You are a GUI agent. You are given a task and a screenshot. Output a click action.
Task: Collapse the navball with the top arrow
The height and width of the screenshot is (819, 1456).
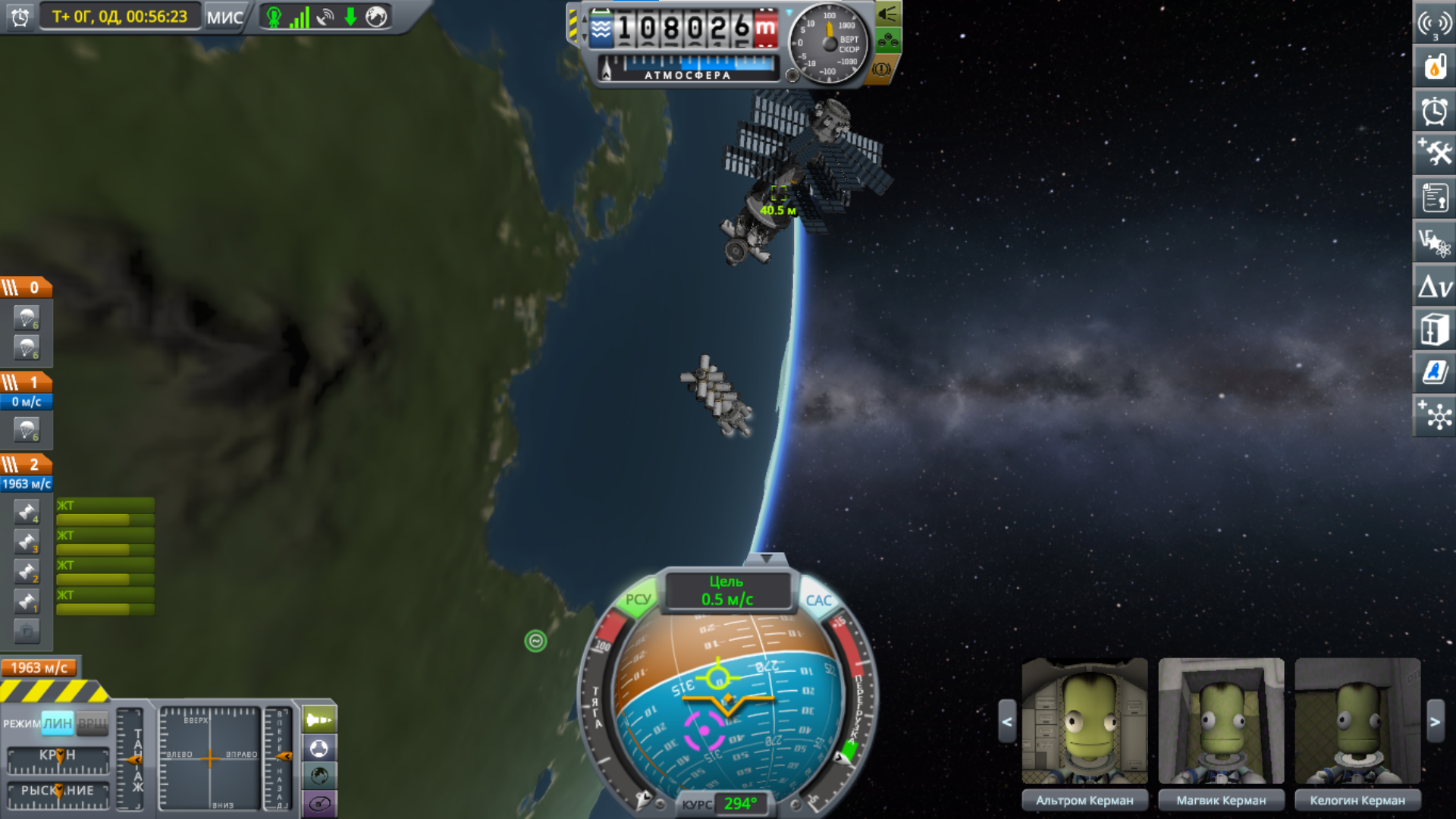767,560
